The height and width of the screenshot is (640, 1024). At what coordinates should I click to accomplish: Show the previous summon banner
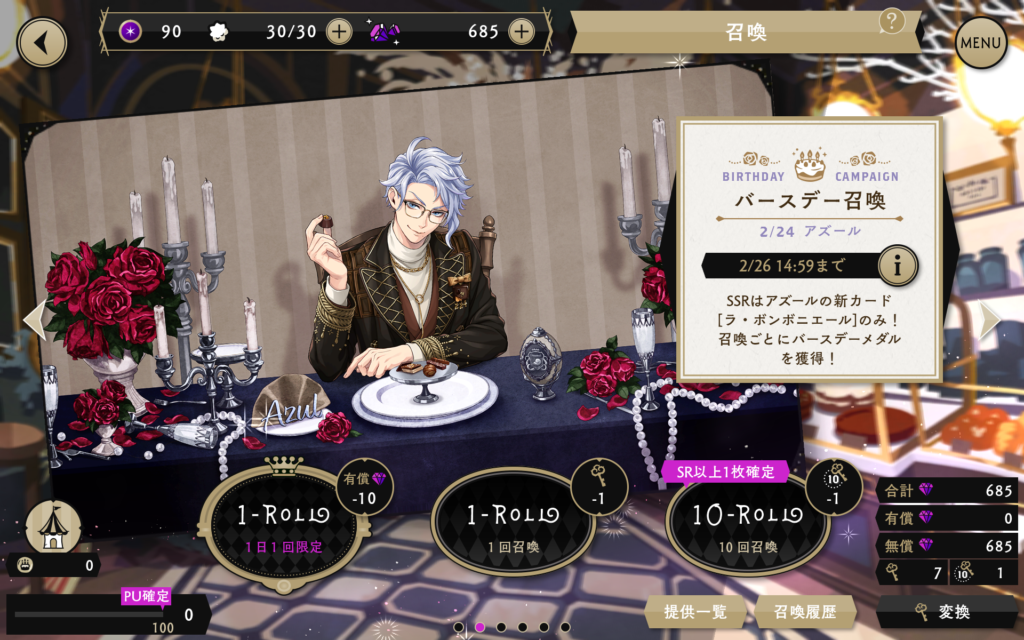[34, 319]
